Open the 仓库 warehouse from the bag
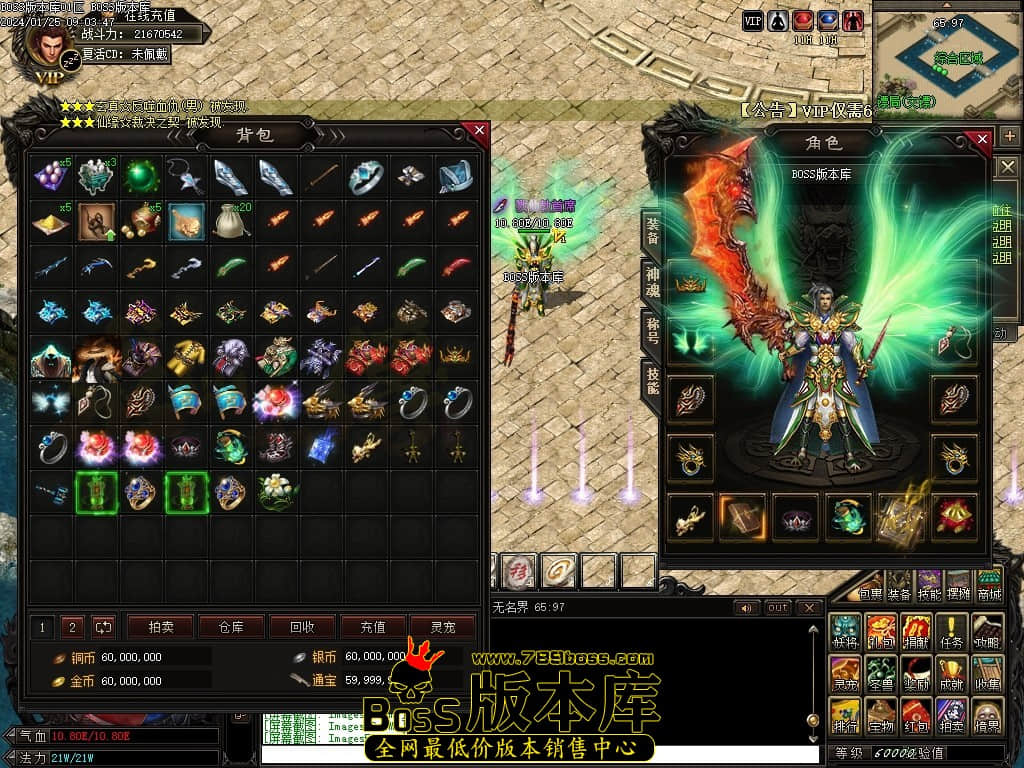Image resolution: width=1024 pixels, height=768 pixels. (231, 627)
